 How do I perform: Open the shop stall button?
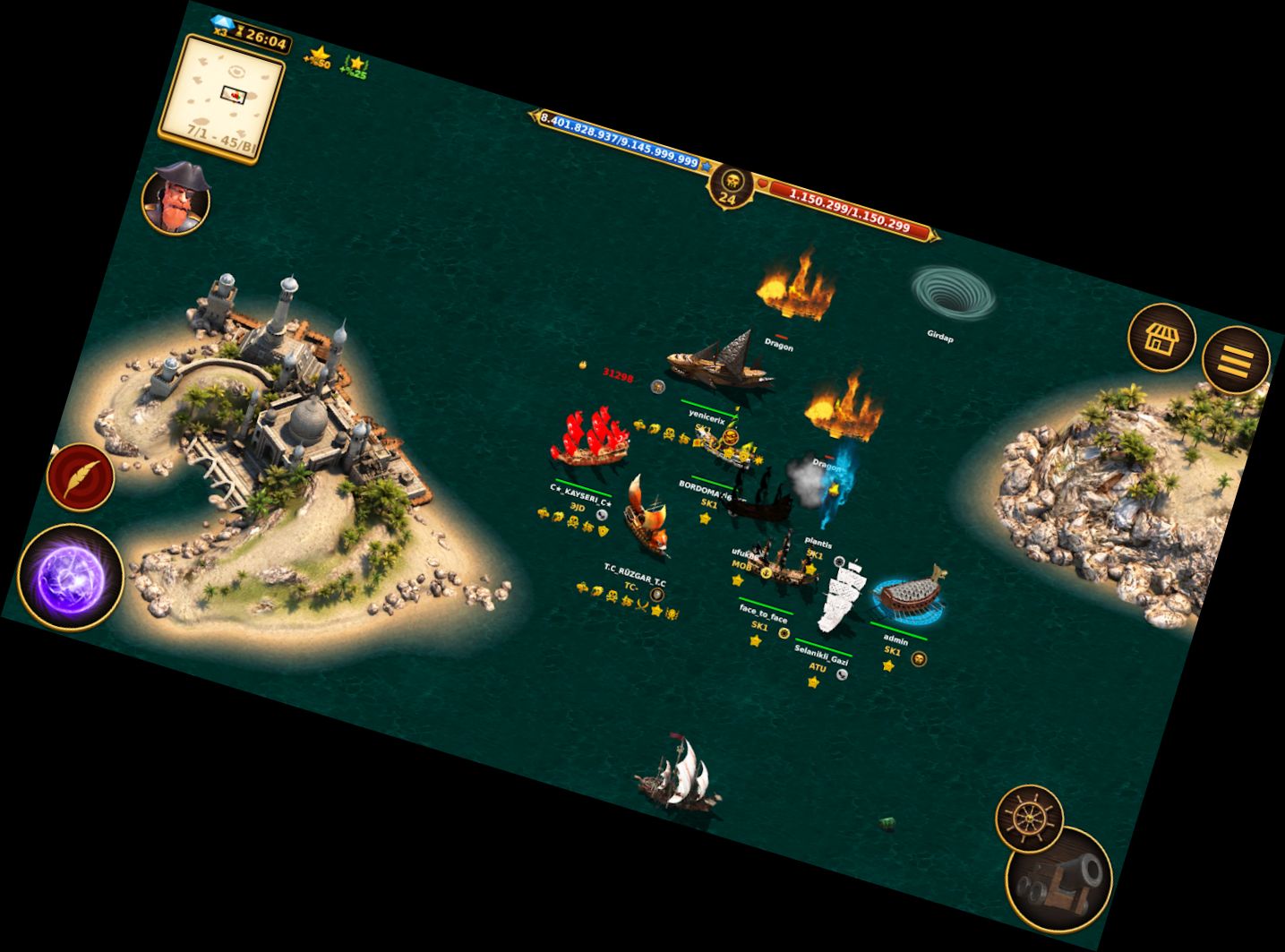[x=1161, y=338]
